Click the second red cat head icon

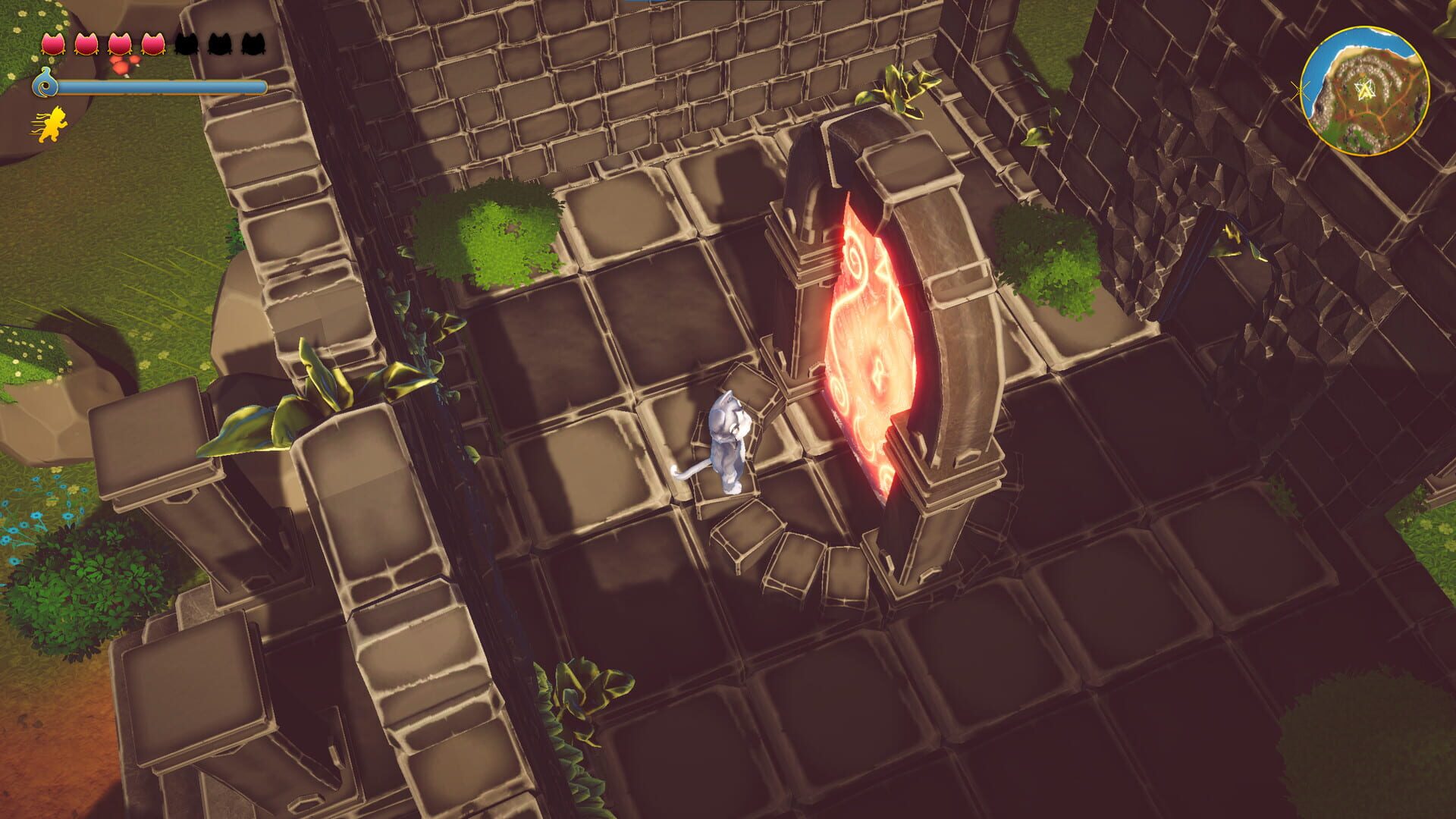[x=87, y=42]
